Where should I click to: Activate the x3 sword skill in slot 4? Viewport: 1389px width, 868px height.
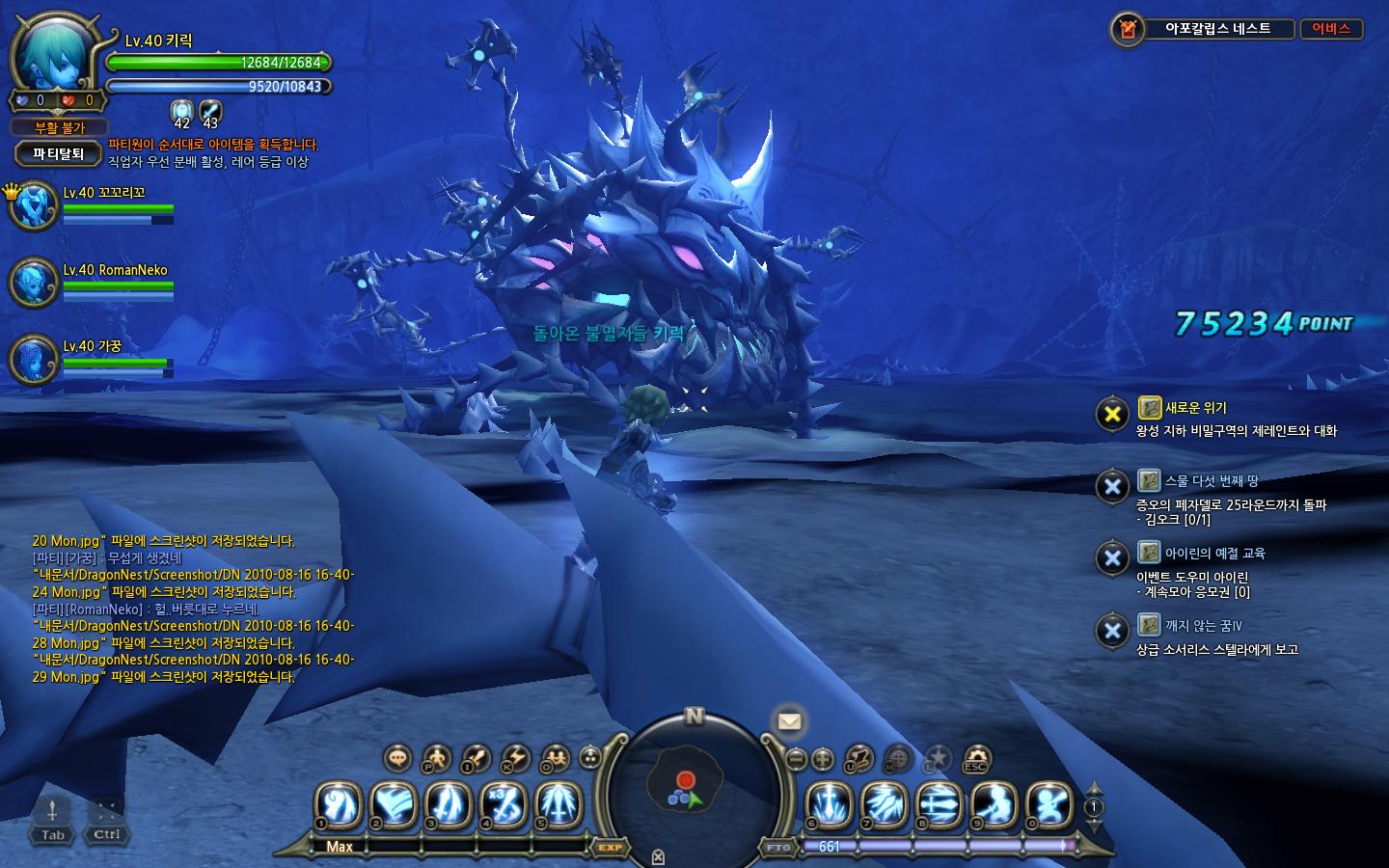(x=504, y=804)
